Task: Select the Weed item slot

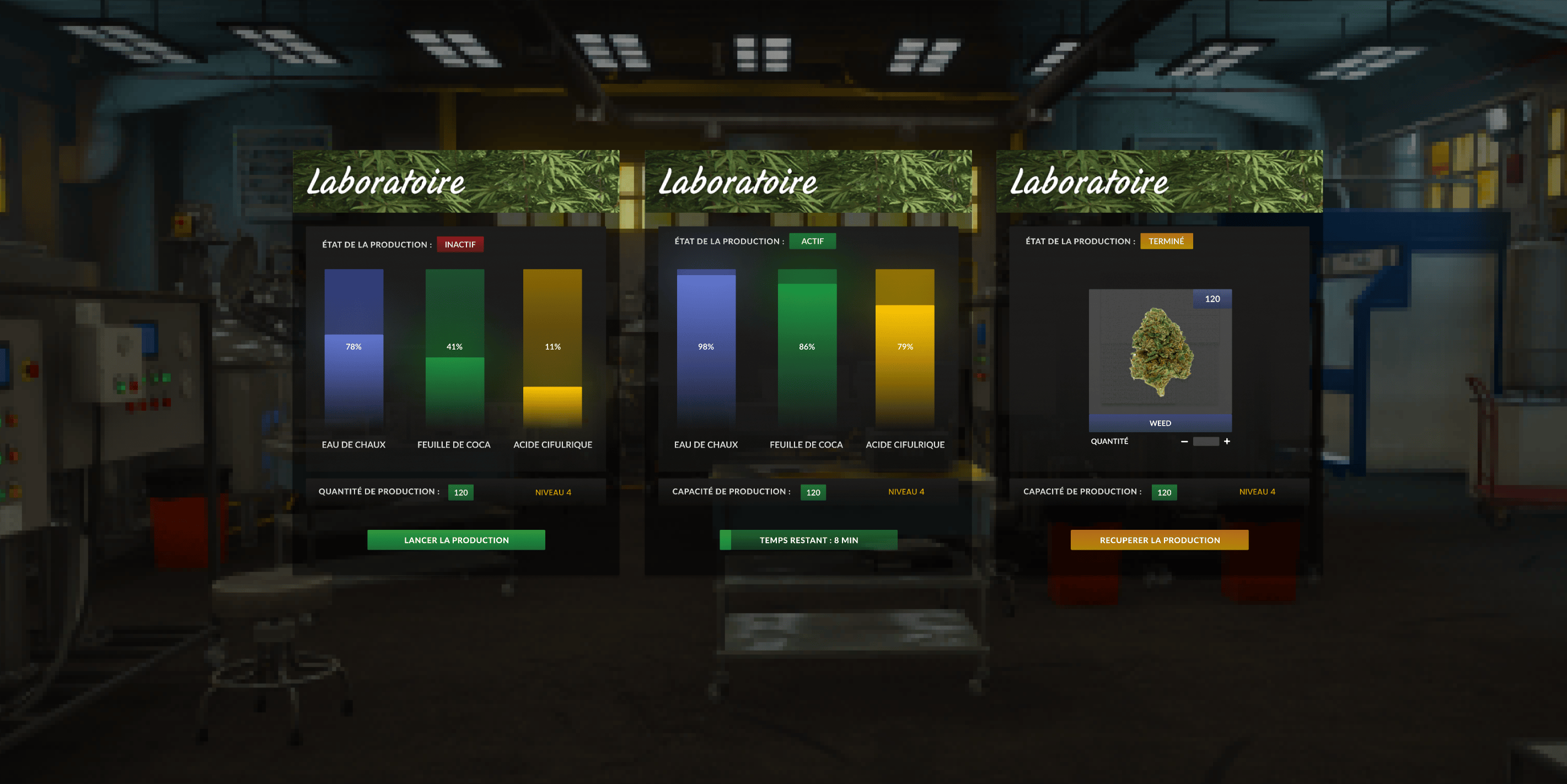Action: pyautogui.click(x=1160, y=359)
